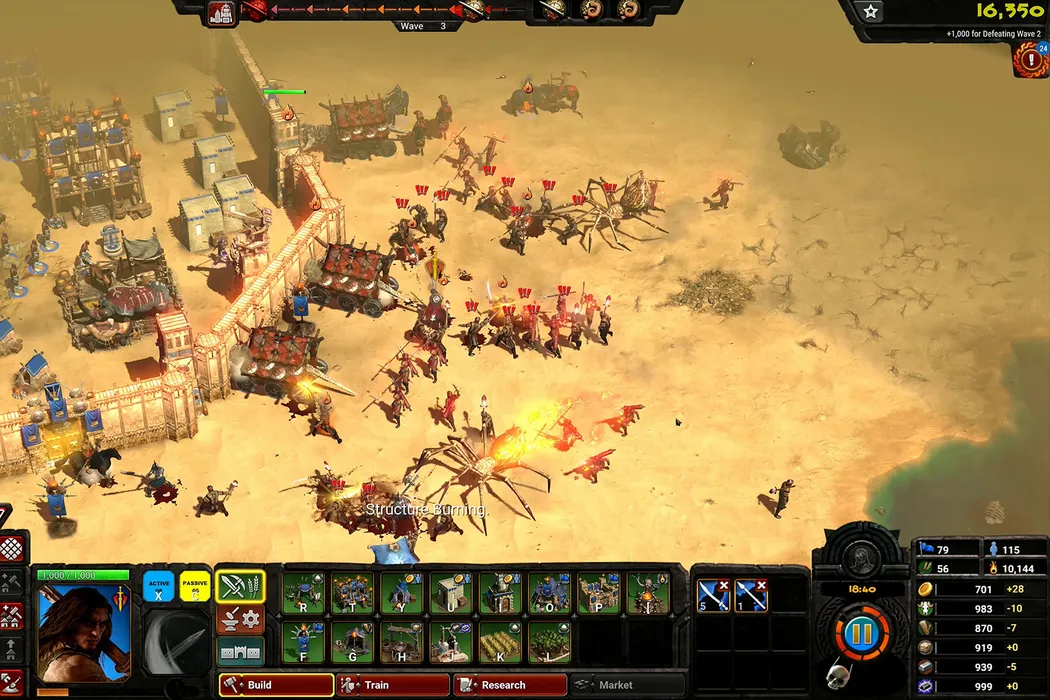Screen dimensions: 1050x700
Task: Select the yellow Passive ability button
Action: tap(194, 586)
